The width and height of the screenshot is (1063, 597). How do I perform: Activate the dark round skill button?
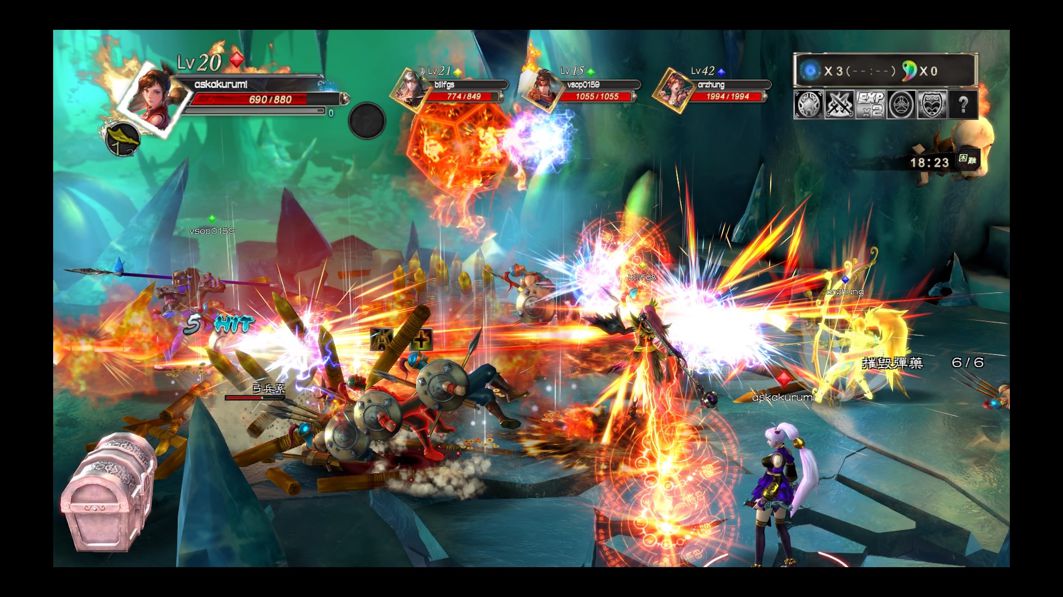[x=367, y=120]
